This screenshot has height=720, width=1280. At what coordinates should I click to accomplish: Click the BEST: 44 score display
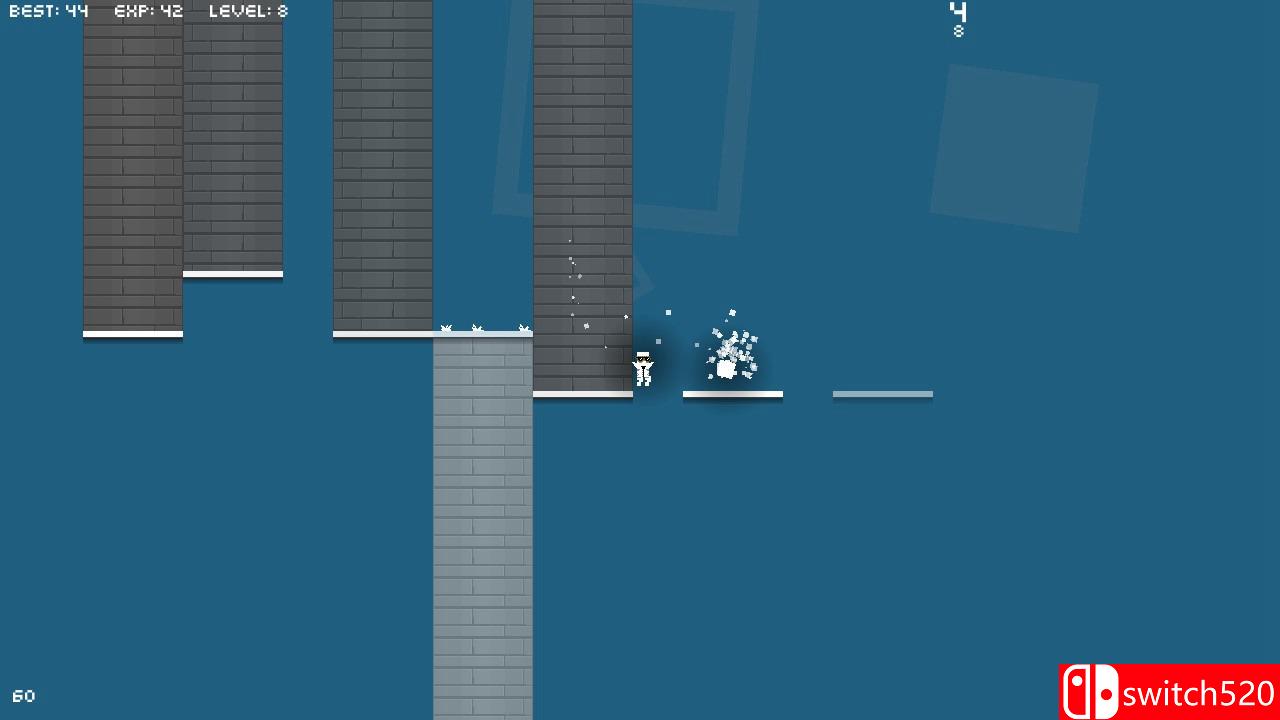click(48, 10)
